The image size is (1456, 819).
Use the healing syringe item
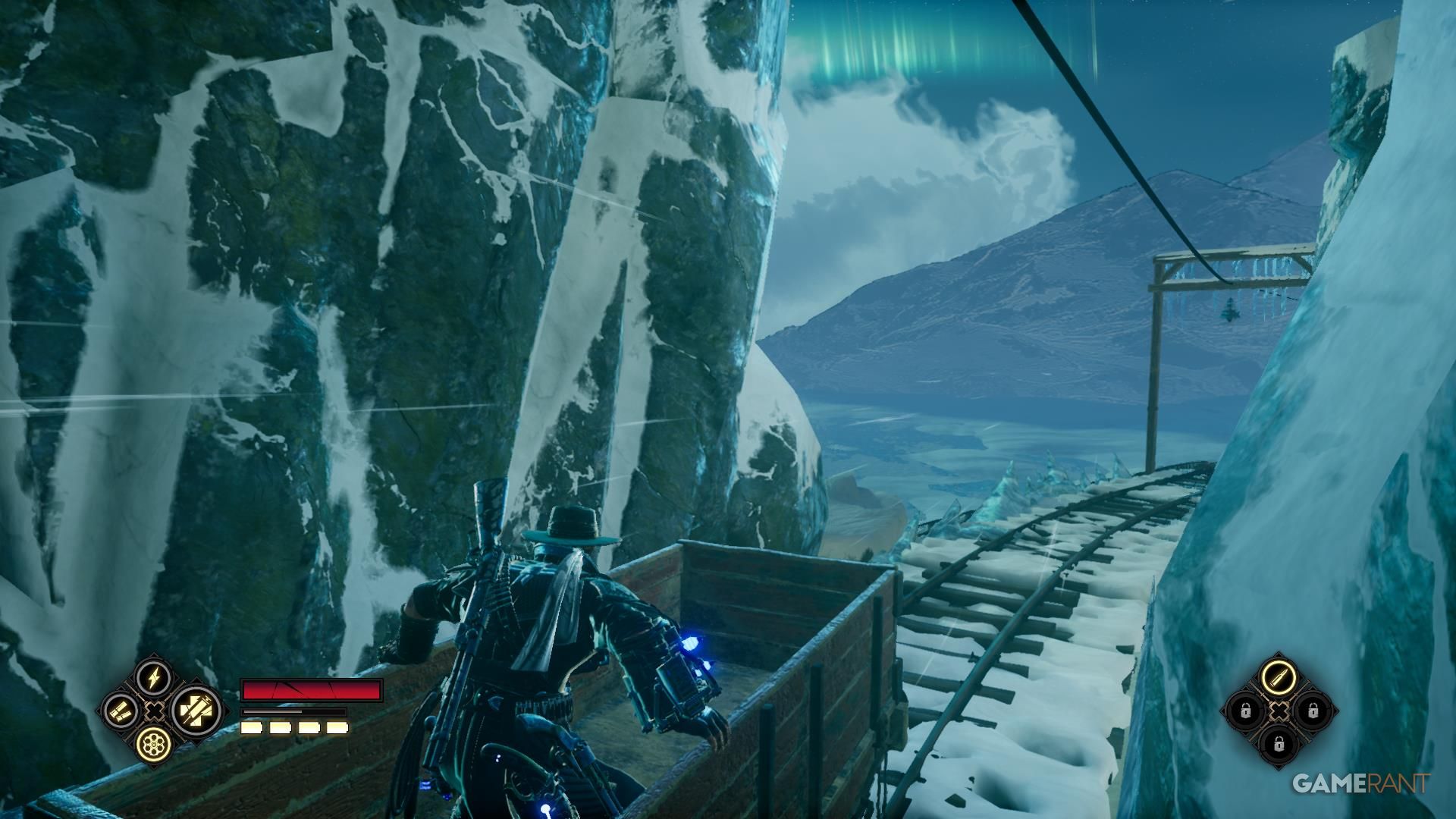pos(196,711)
